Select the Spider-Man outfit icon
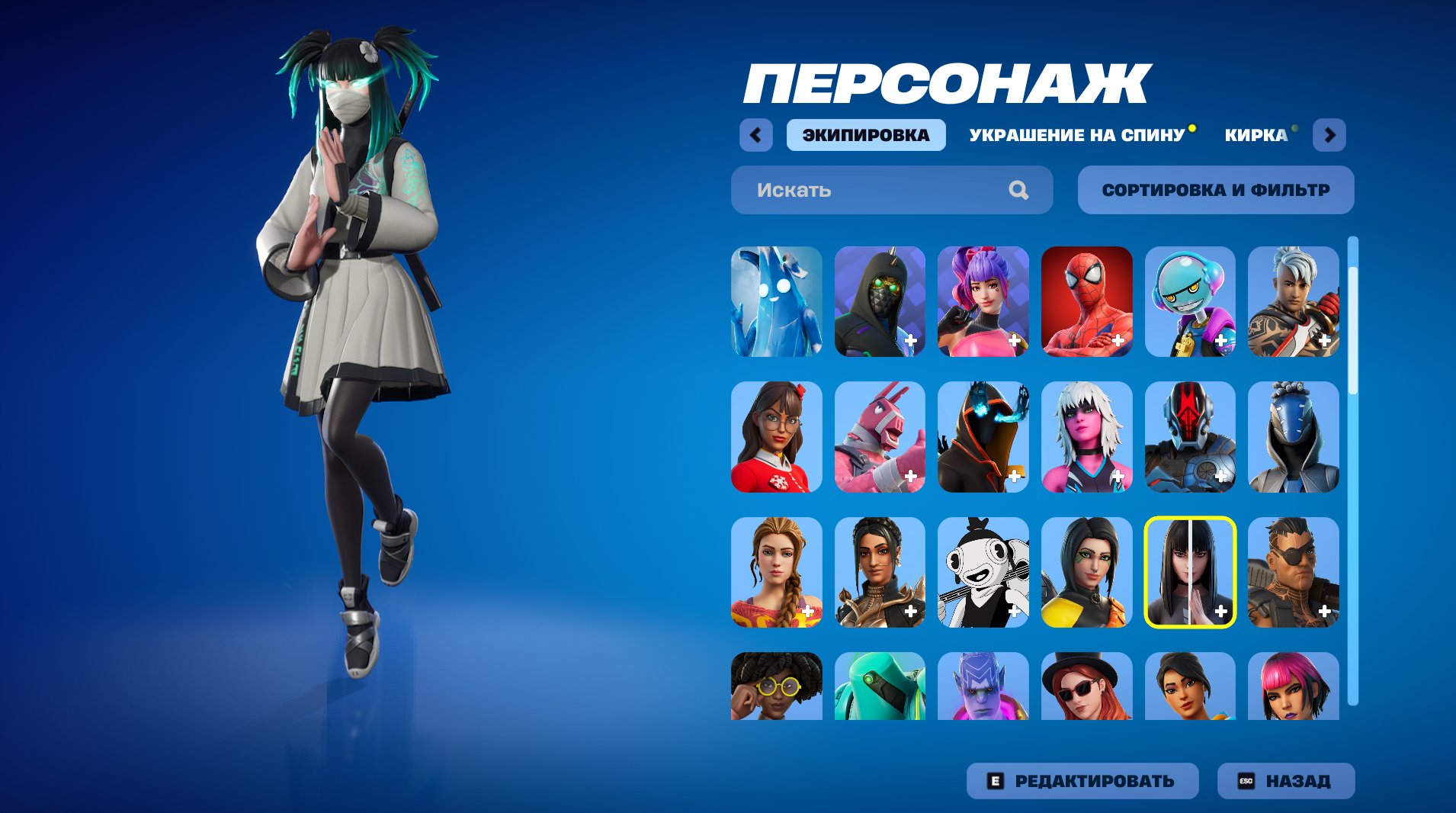 point(1087,301)
